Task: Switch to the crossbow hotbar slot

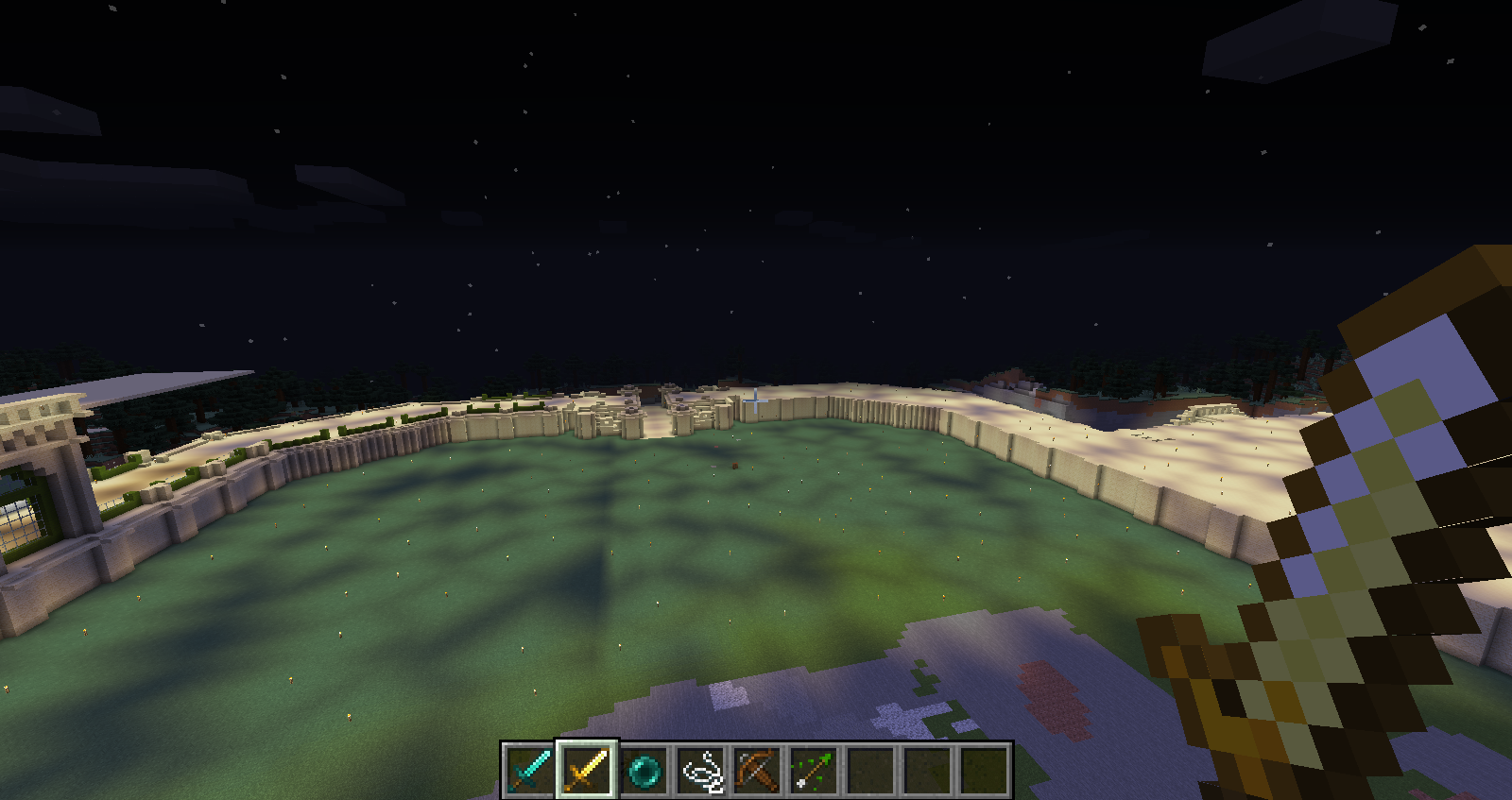Action: coord(757,770)
